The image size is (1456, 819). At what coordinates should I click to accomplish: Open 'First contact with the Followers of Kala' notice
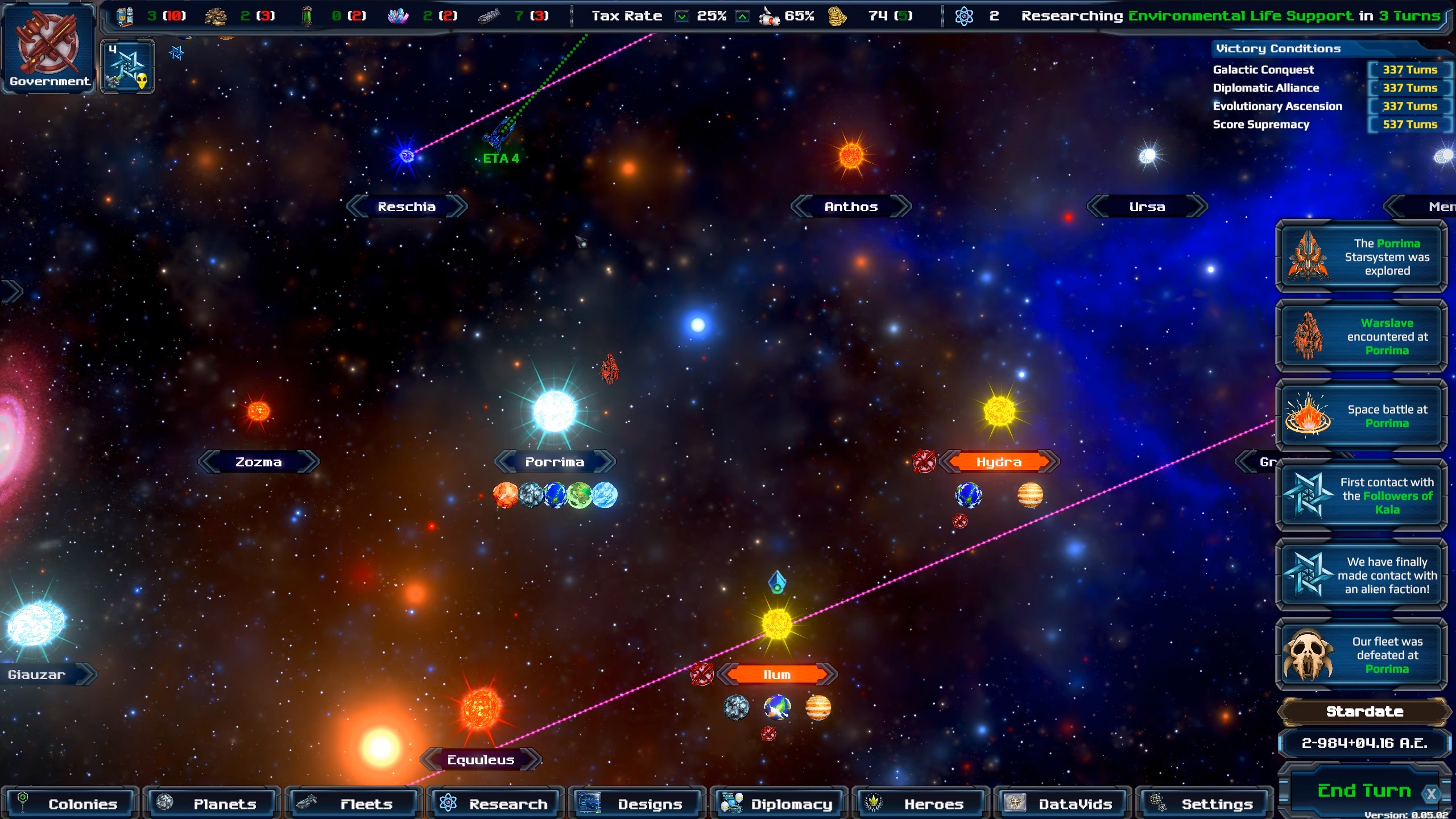pos(1361,496)
